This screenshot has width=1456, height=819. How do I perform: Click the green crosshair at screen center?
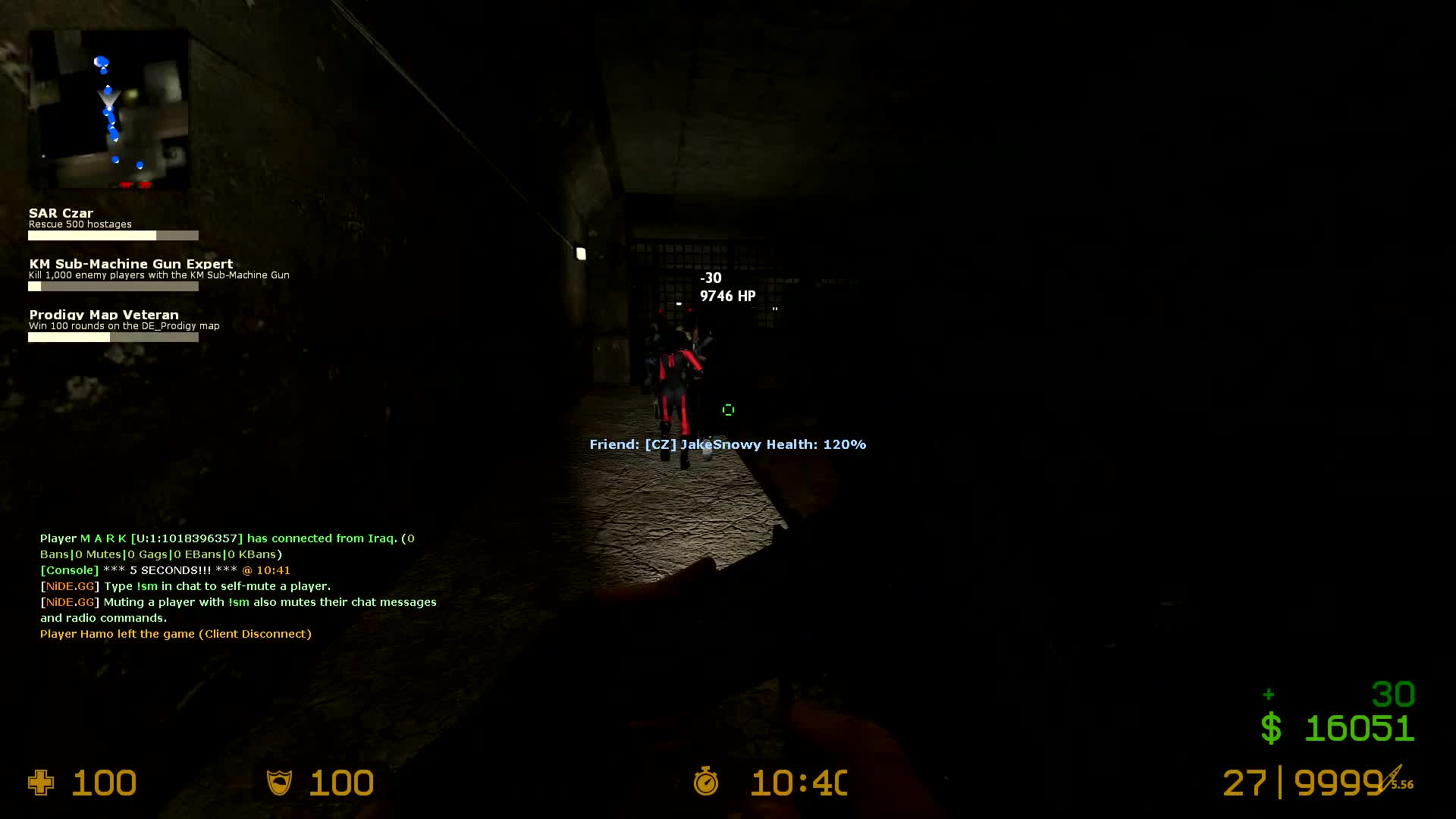pyautogui.click(x=728, y=409)
